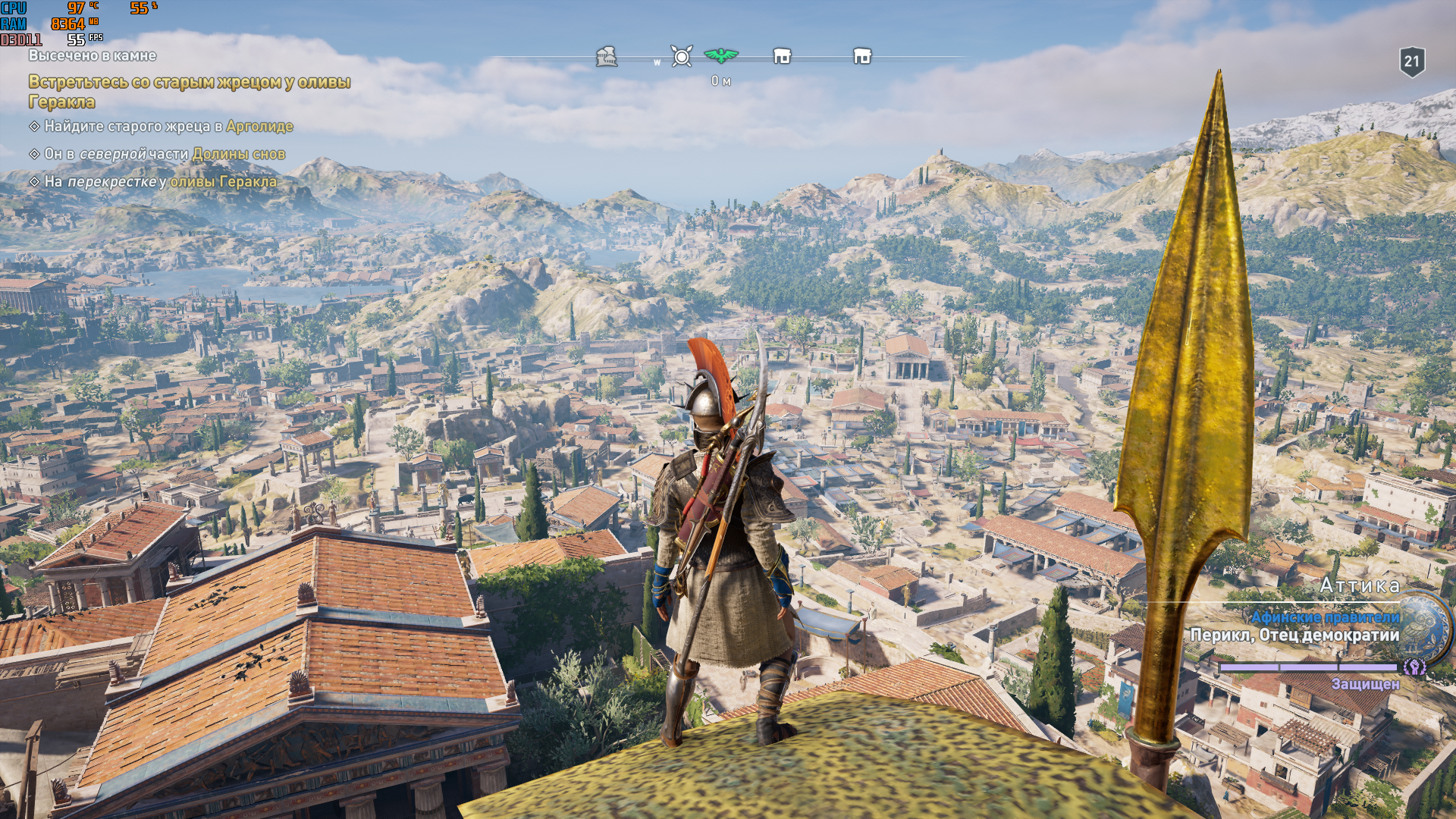Click the temple ruins compass marker

point(606,56)
